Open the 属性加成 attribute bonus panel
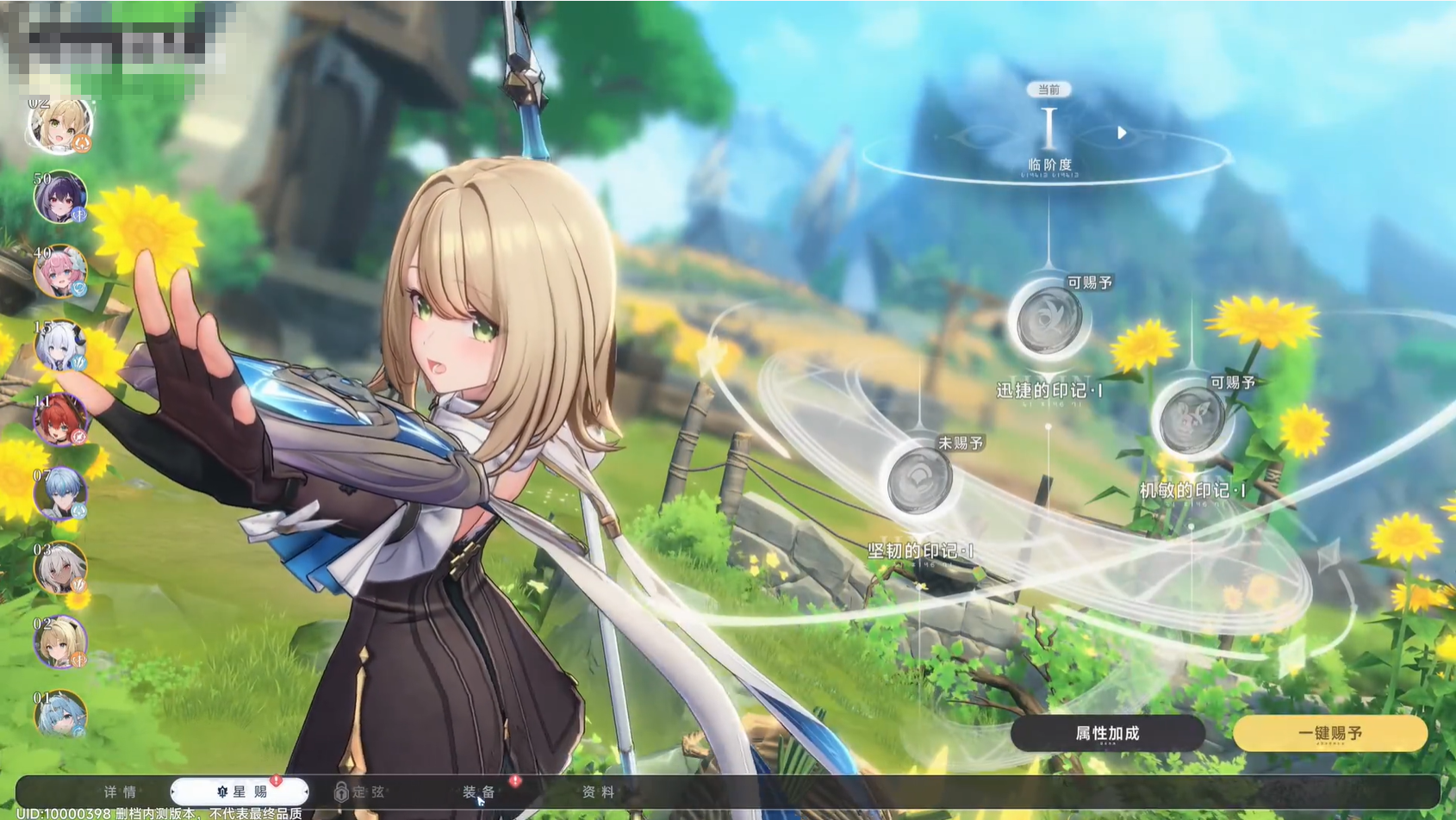This screenshot has height=820, width=1456. (x=1107, y=733)
